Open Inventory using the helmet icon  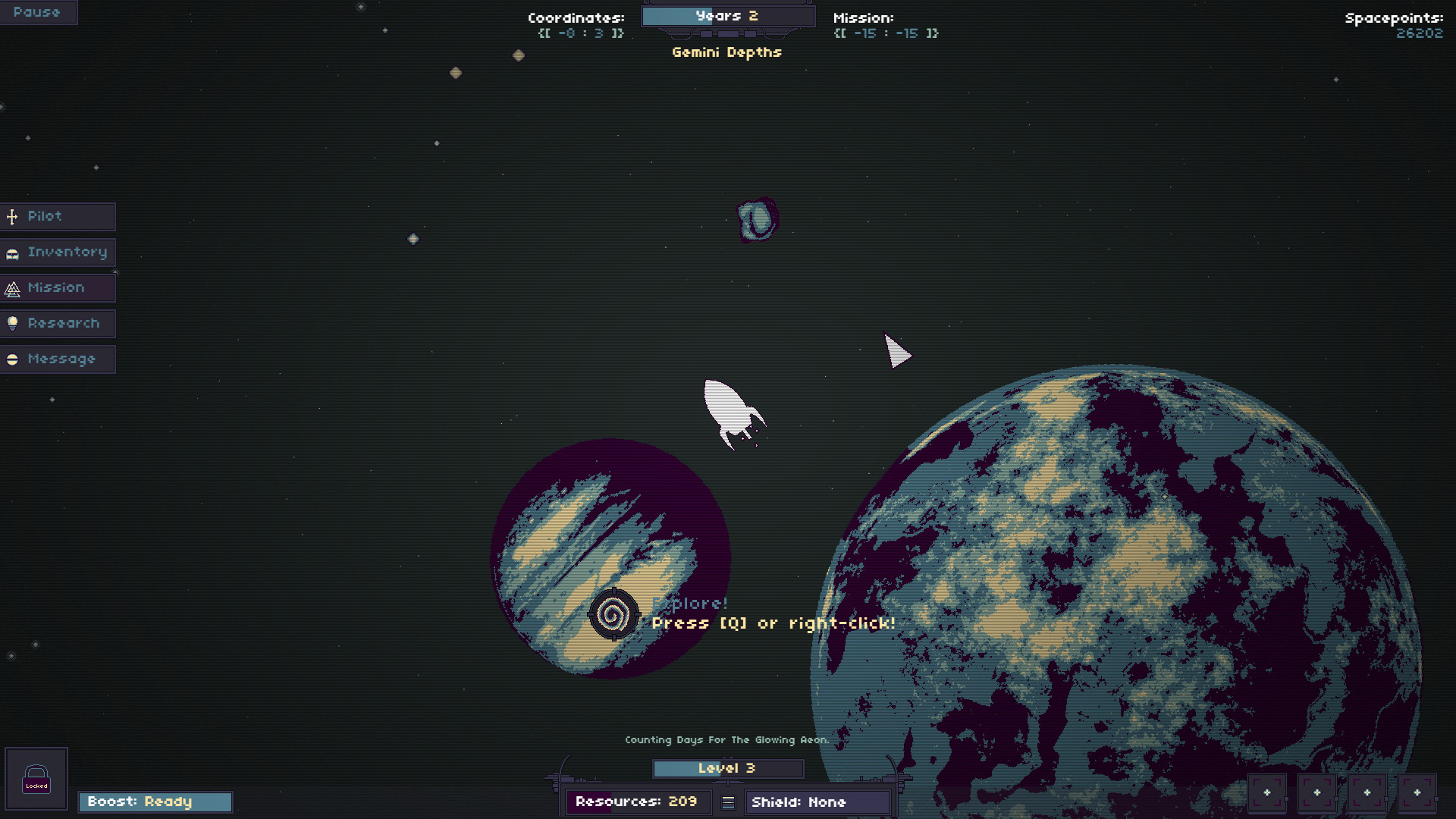click(x=12, y=253)
